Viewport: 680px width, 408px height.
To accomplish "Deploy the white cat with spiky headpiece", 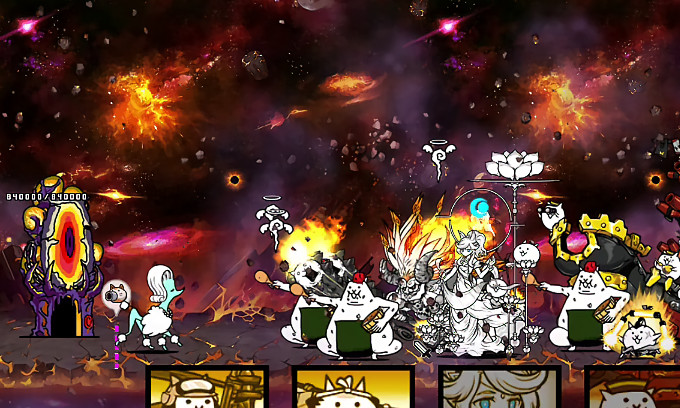I will (353, 388).
